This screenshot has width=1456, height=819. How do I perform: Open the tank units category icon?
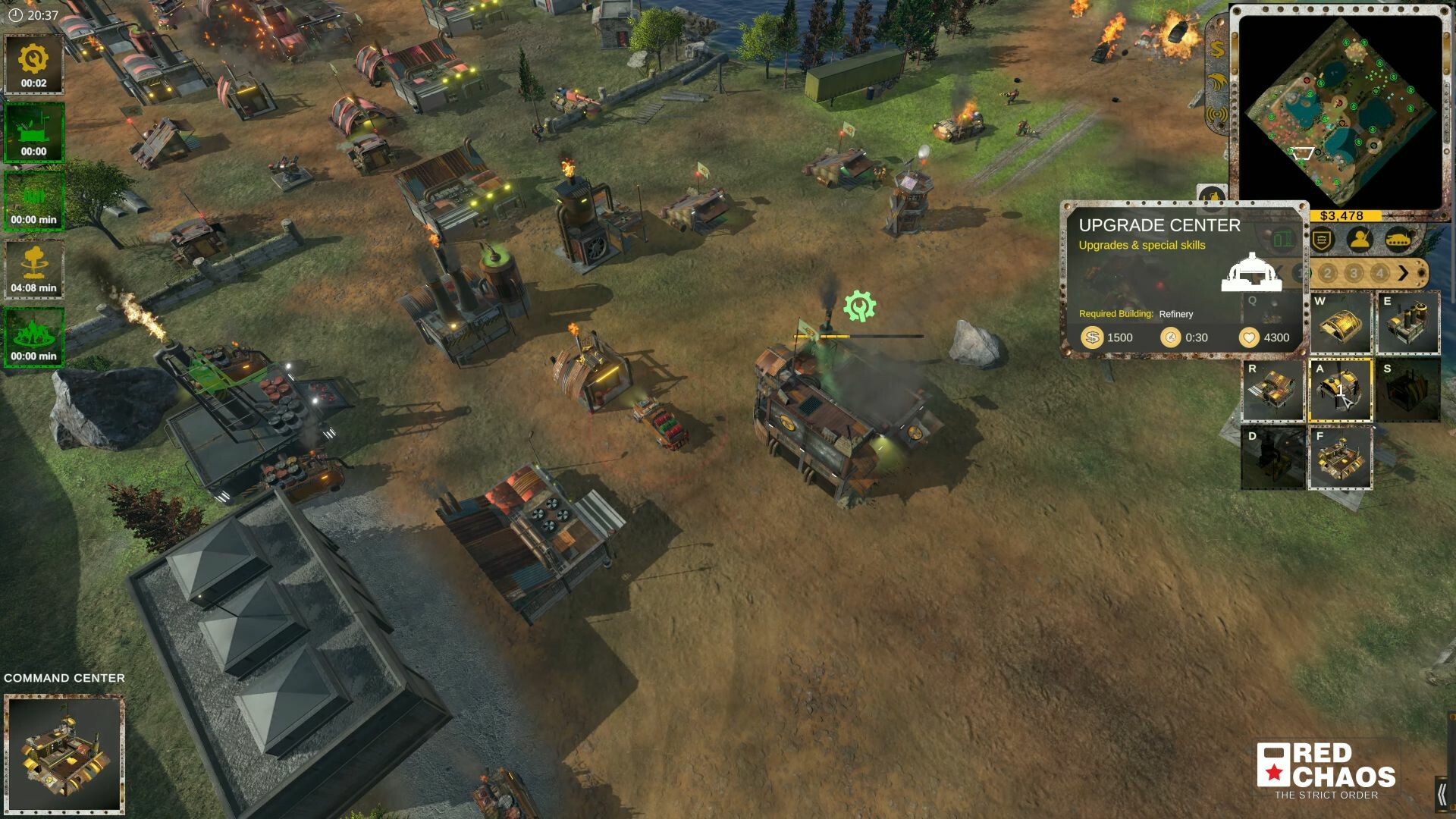click(1398, 239)
